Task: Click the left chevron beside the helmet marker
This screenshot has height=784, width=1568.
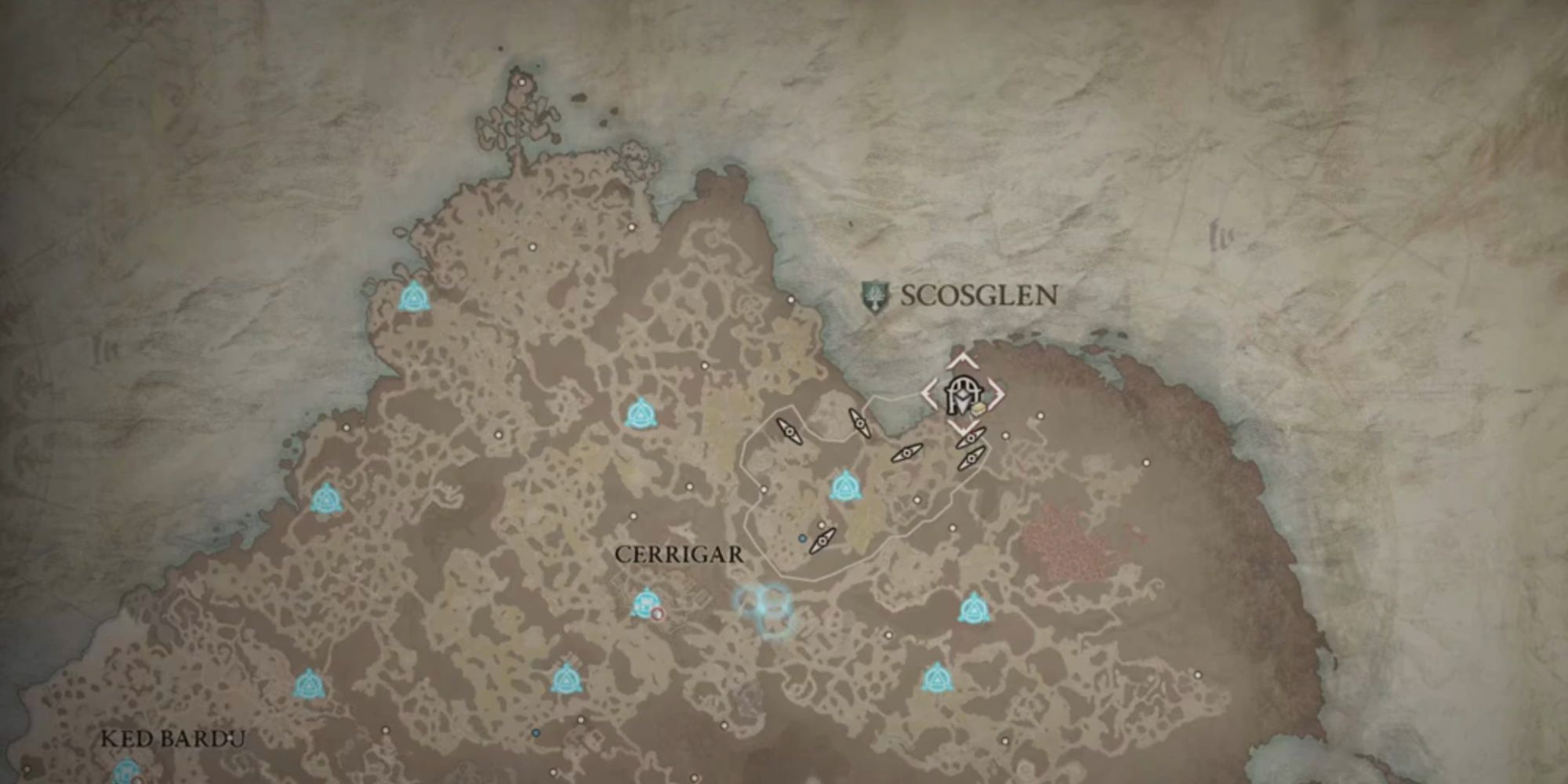Action: 928,394
